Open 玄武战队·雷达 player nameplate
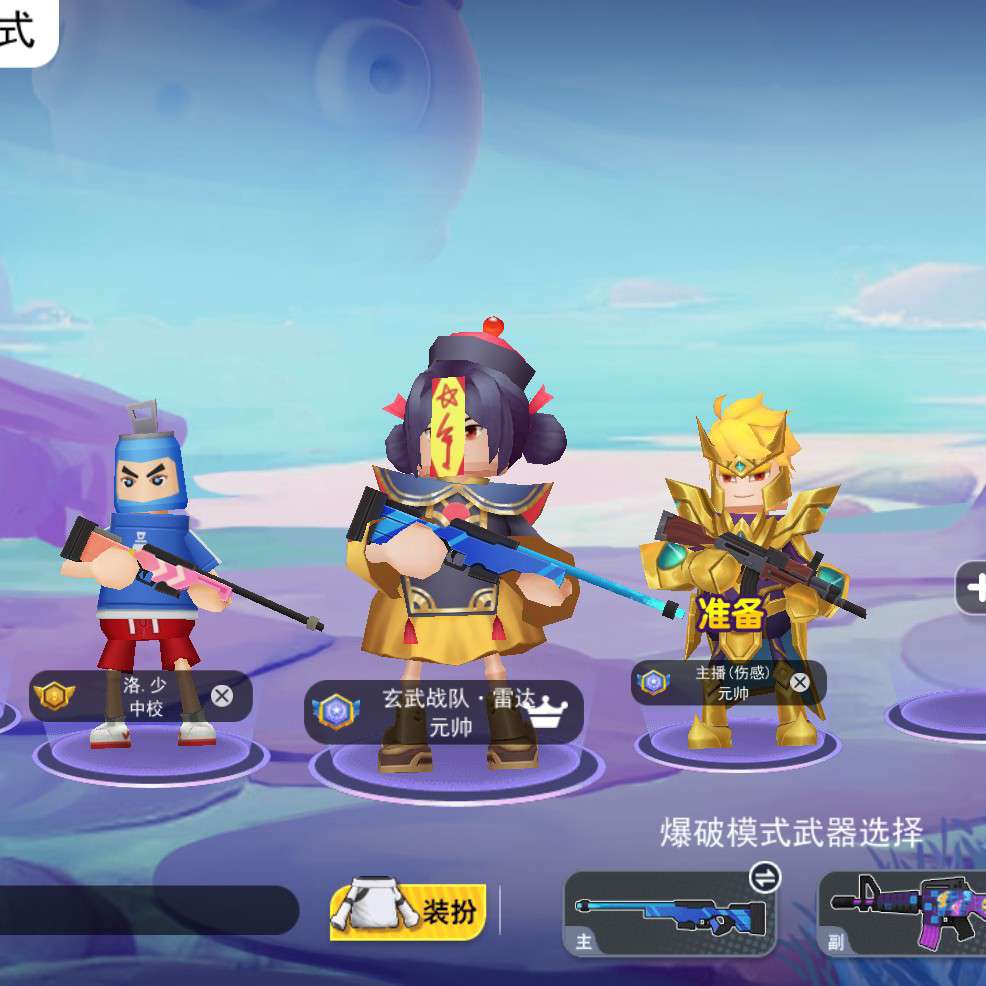Viewport: 986px width, 986px height. 444,712
